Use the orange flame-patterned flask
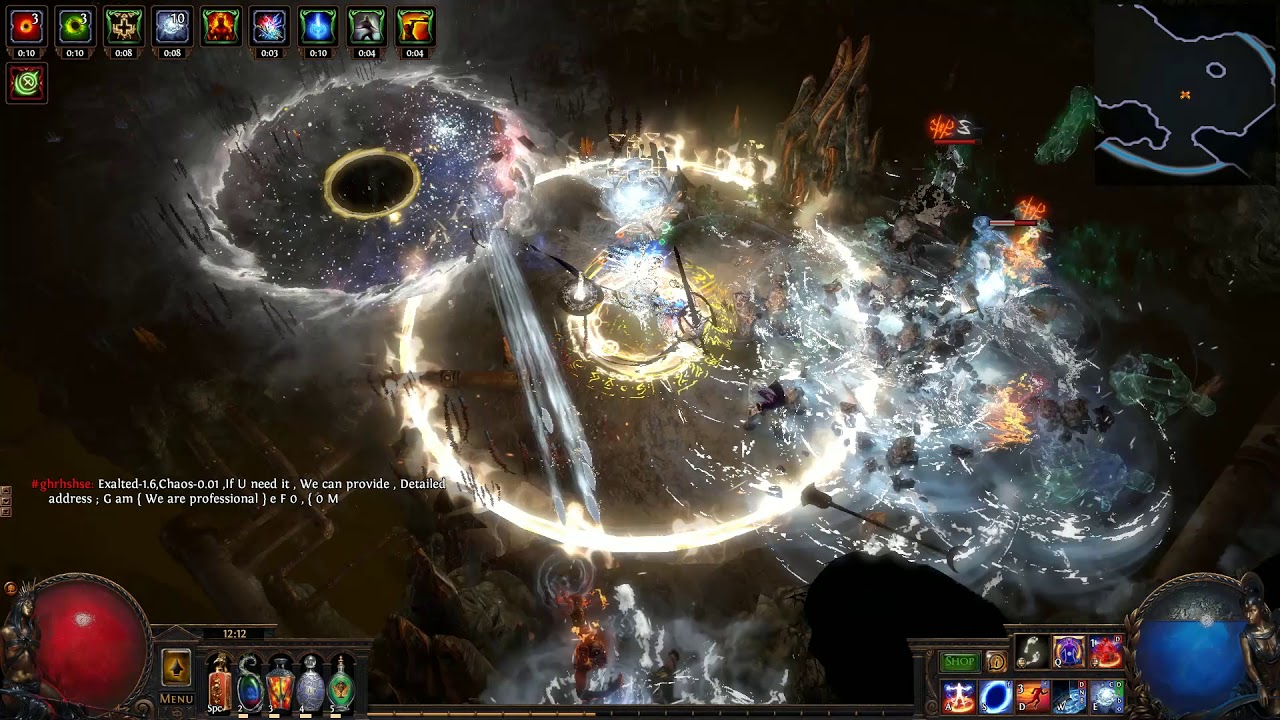Screen dimensions: 1280x720 [280, 685]
